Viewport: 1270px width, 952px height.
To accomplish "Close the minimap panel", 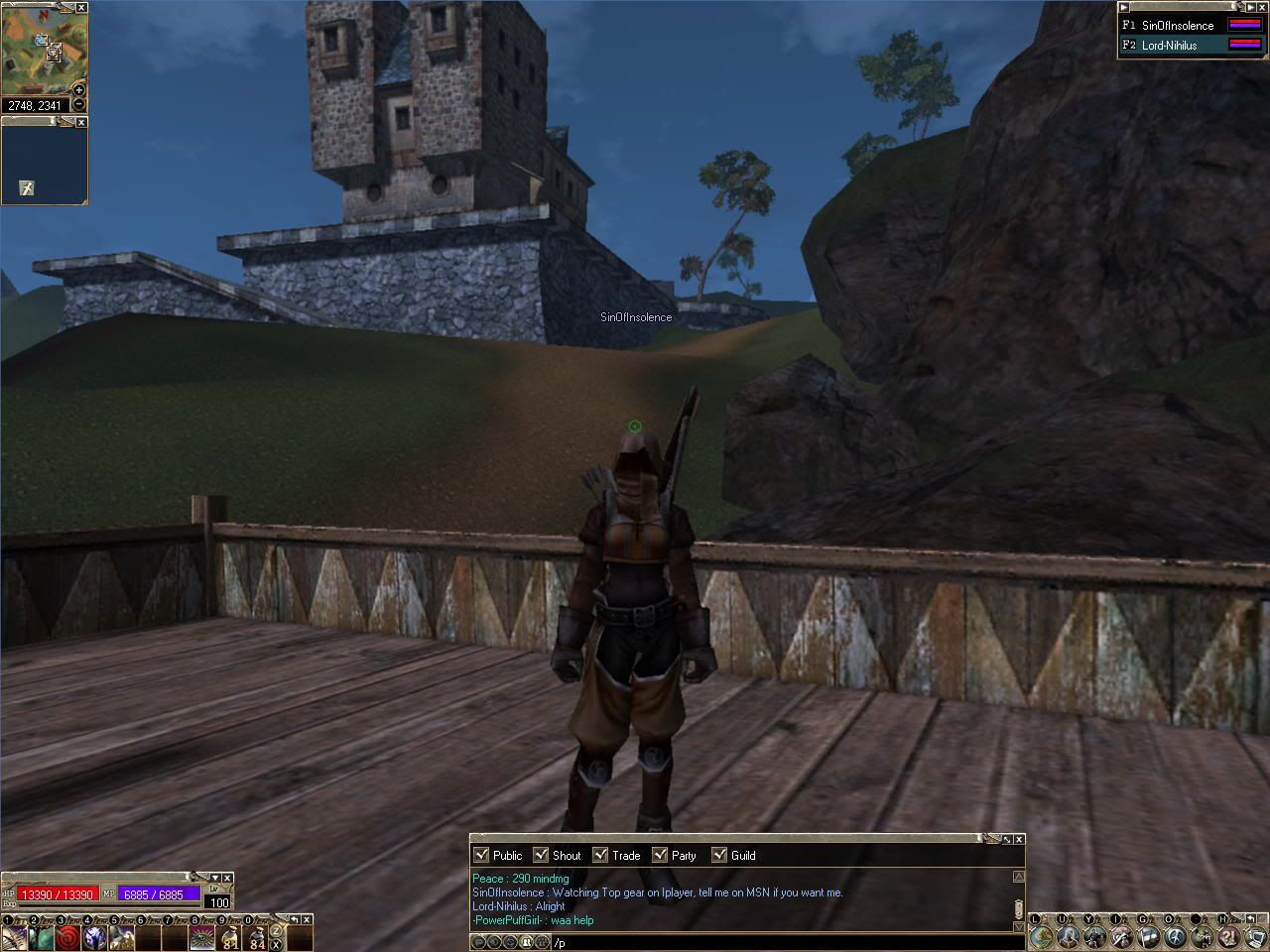I will [x=81, y=8].
